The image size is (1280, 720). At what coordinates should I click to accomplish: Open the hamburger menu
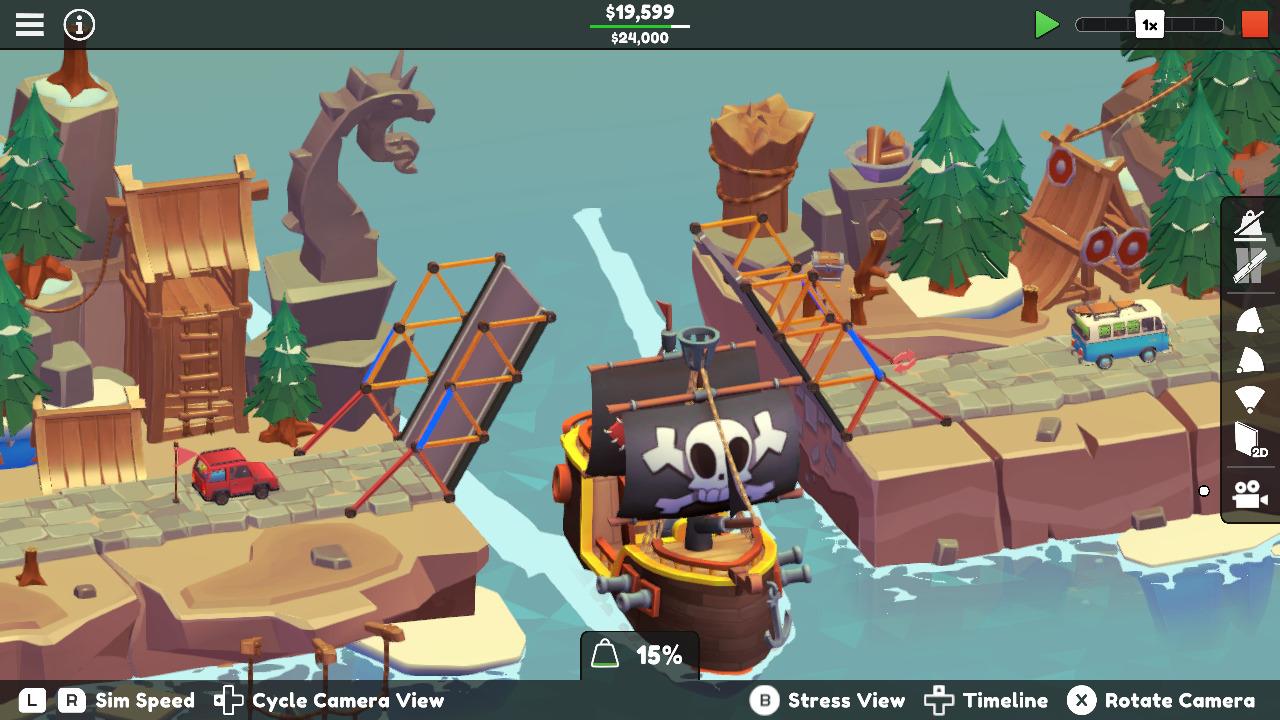(x=29, y=24)
